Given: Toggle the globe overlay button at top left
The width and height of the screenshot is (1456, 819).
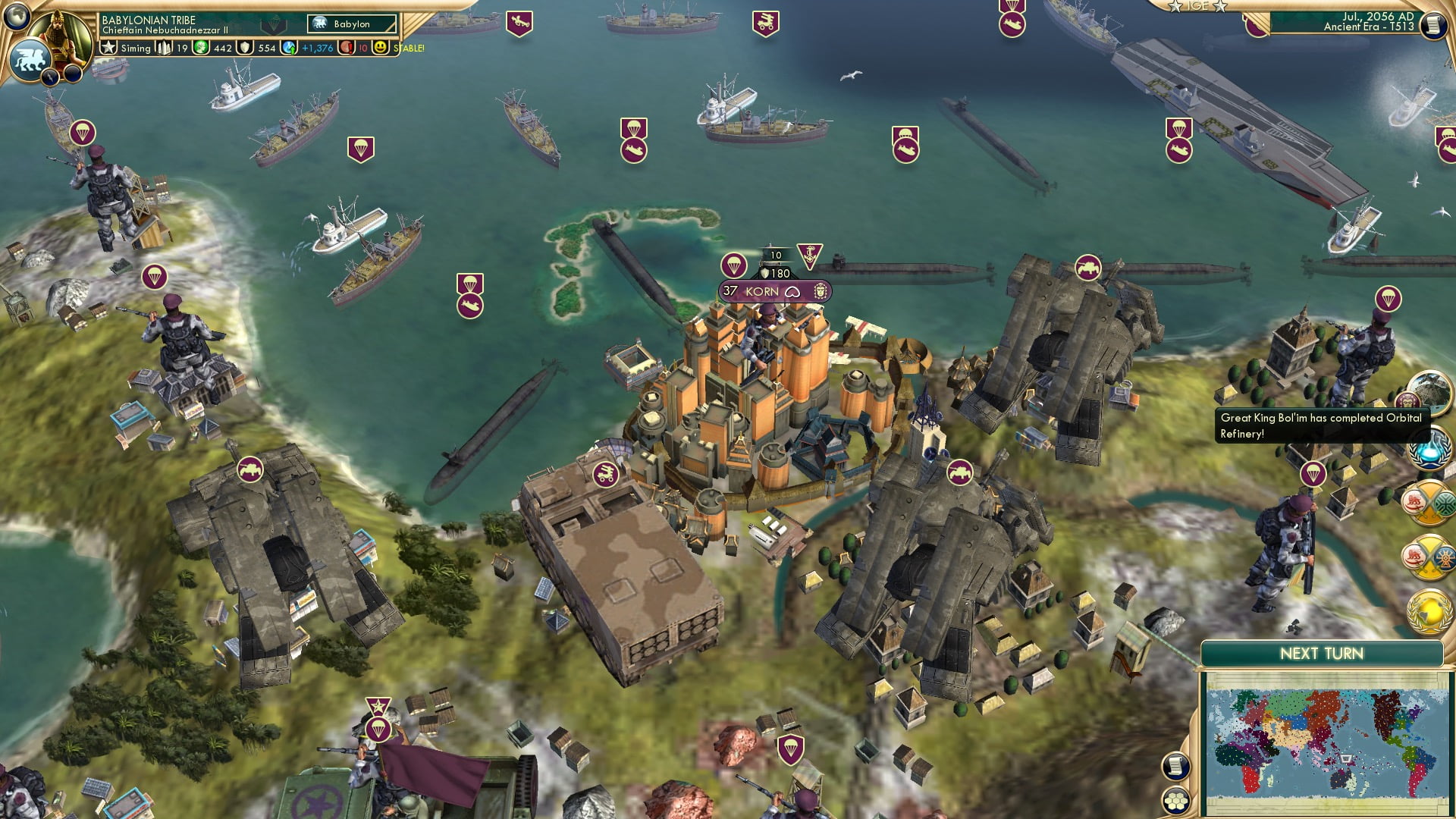Looking at the screenshot, I should coord(17,17).
